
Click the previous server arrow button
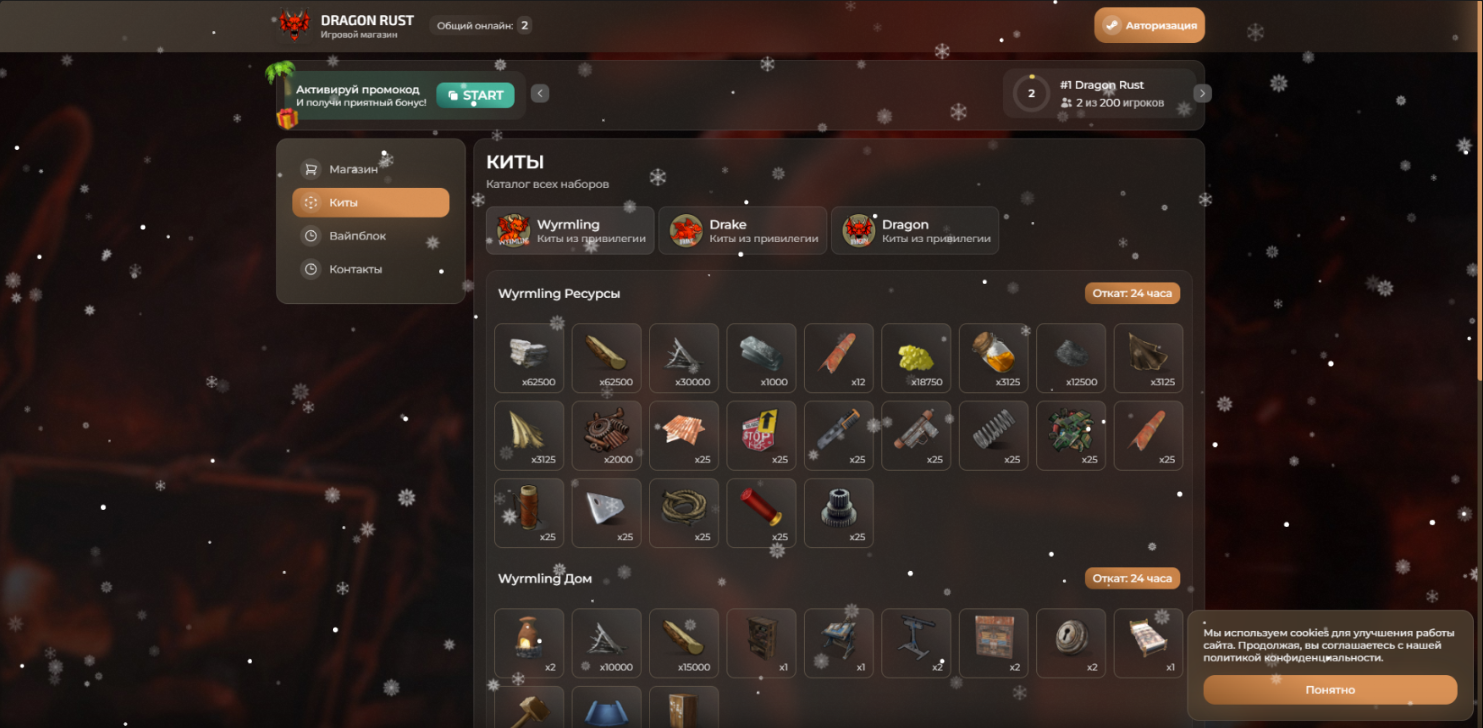point(540,94)
